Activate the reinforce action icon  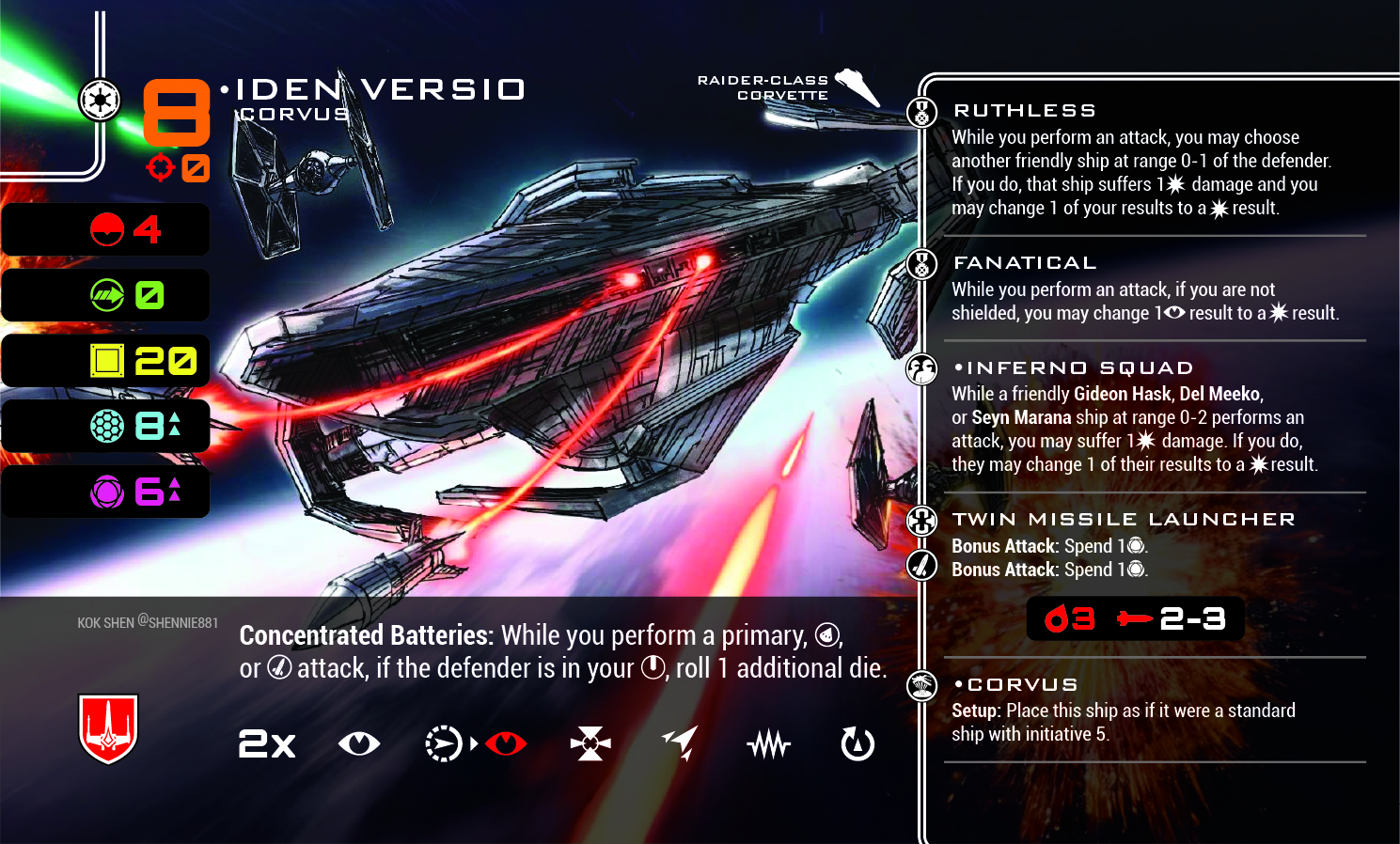click(x=590, y=744)
